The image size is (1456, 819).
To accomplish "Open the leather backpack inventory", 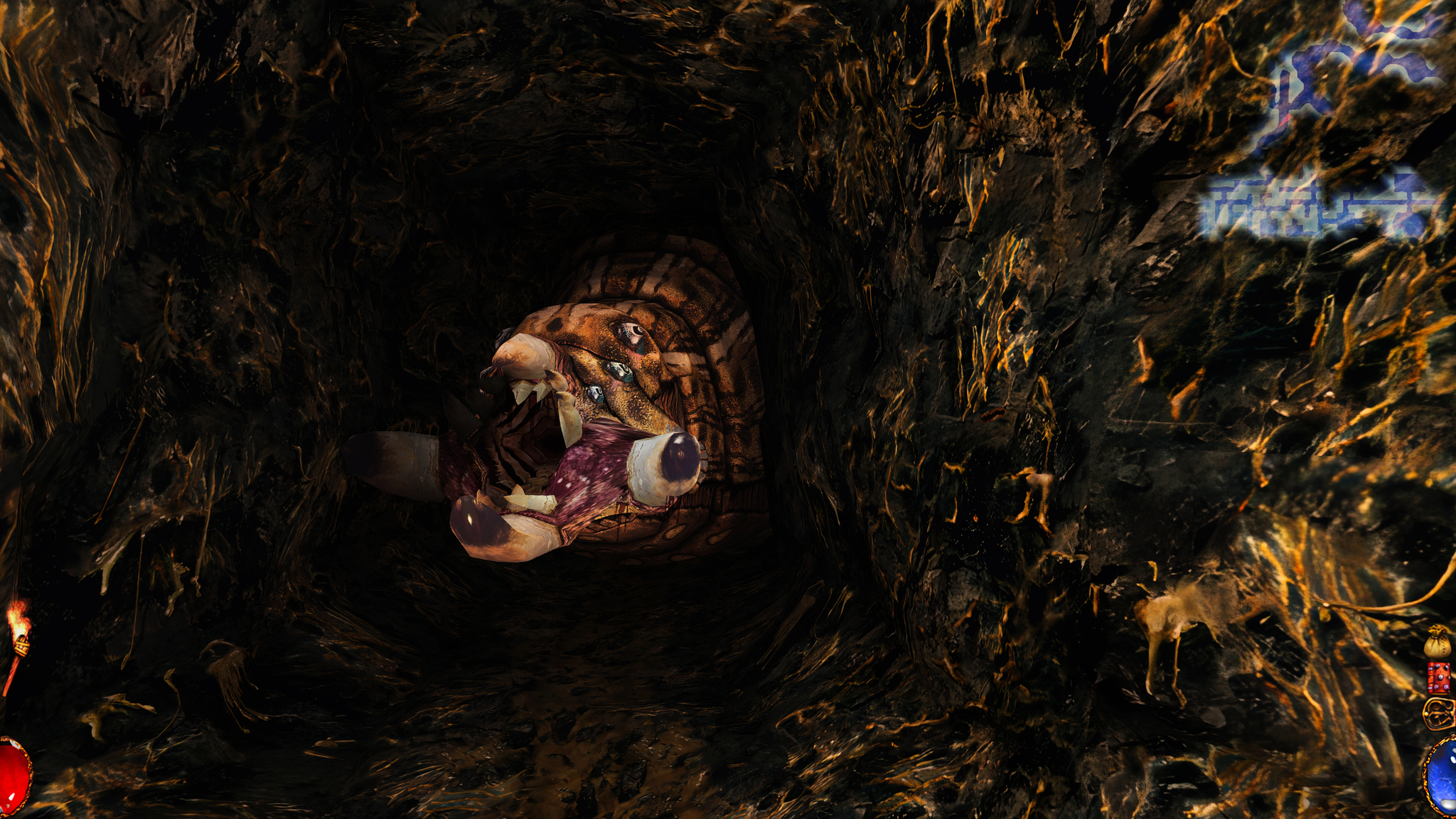I will point(1440,713).
